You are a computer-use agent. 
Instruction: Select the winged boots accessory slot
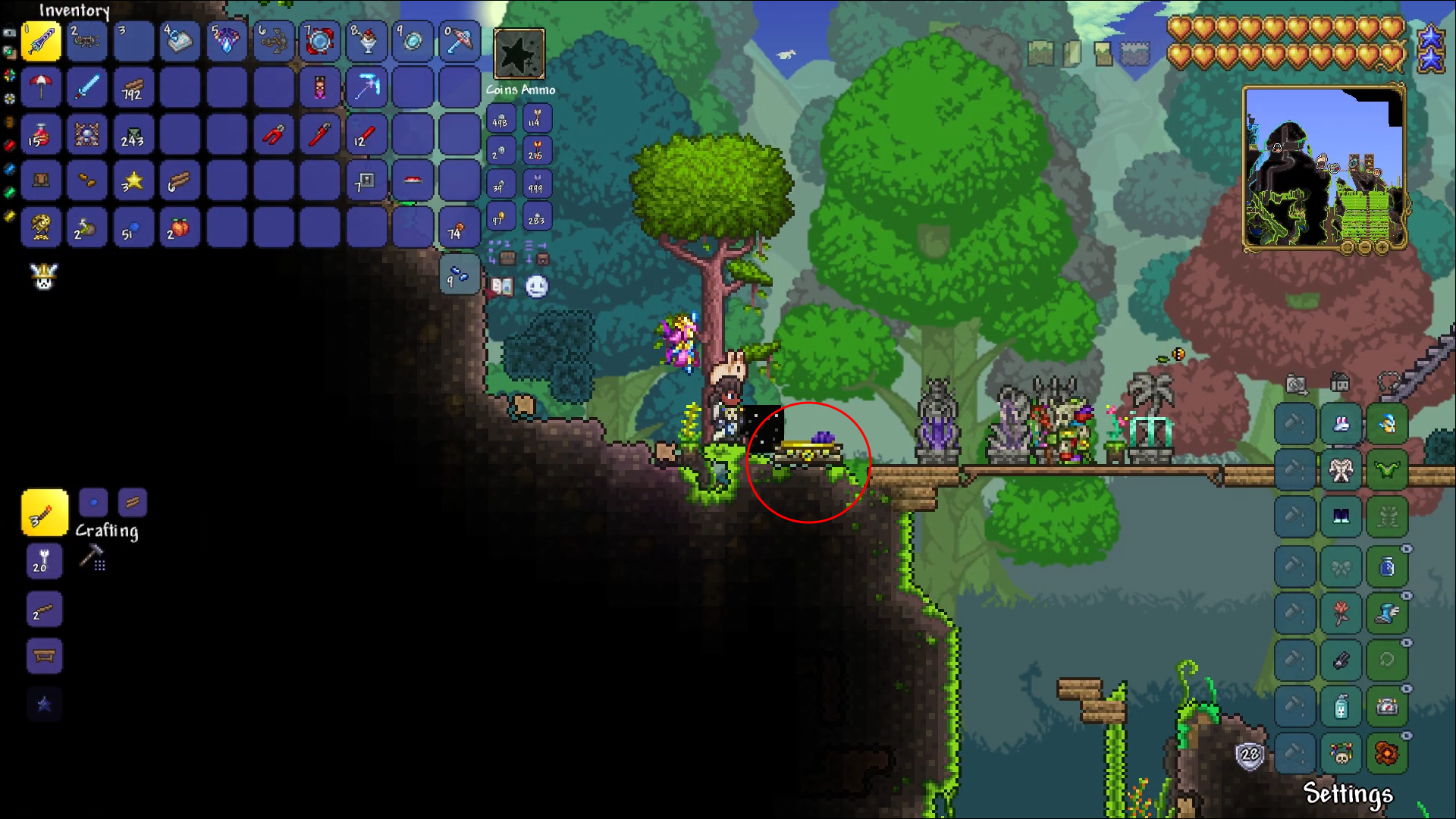[x=1387, y=613]
